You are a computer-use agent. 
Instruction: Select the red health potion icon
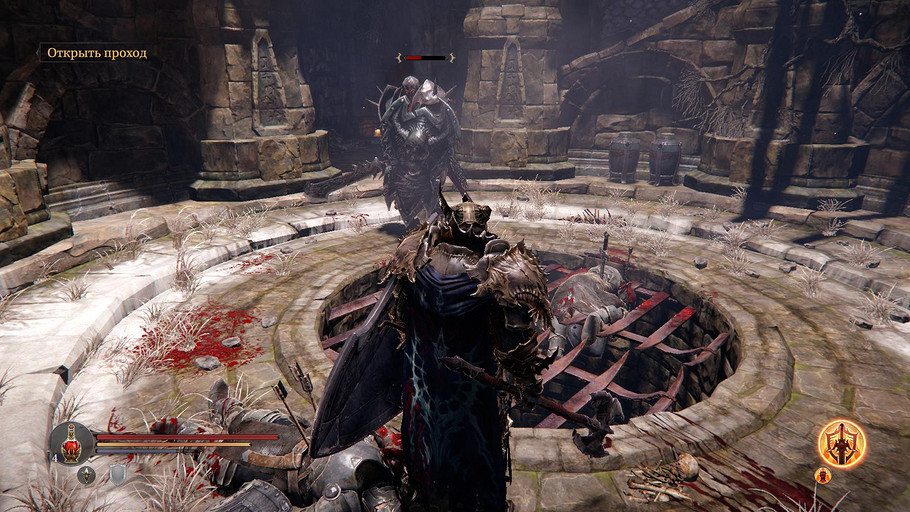pos(73,444)
